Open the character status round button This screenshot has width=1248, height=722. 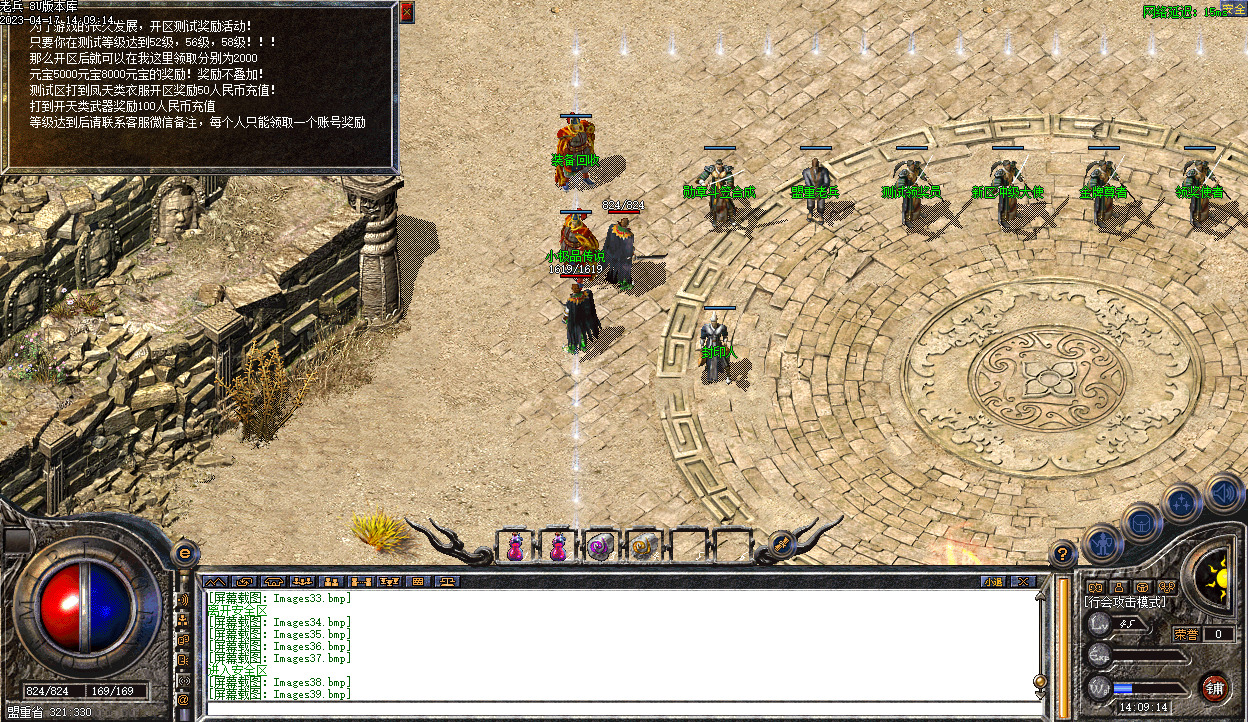tap(1101, 544)
